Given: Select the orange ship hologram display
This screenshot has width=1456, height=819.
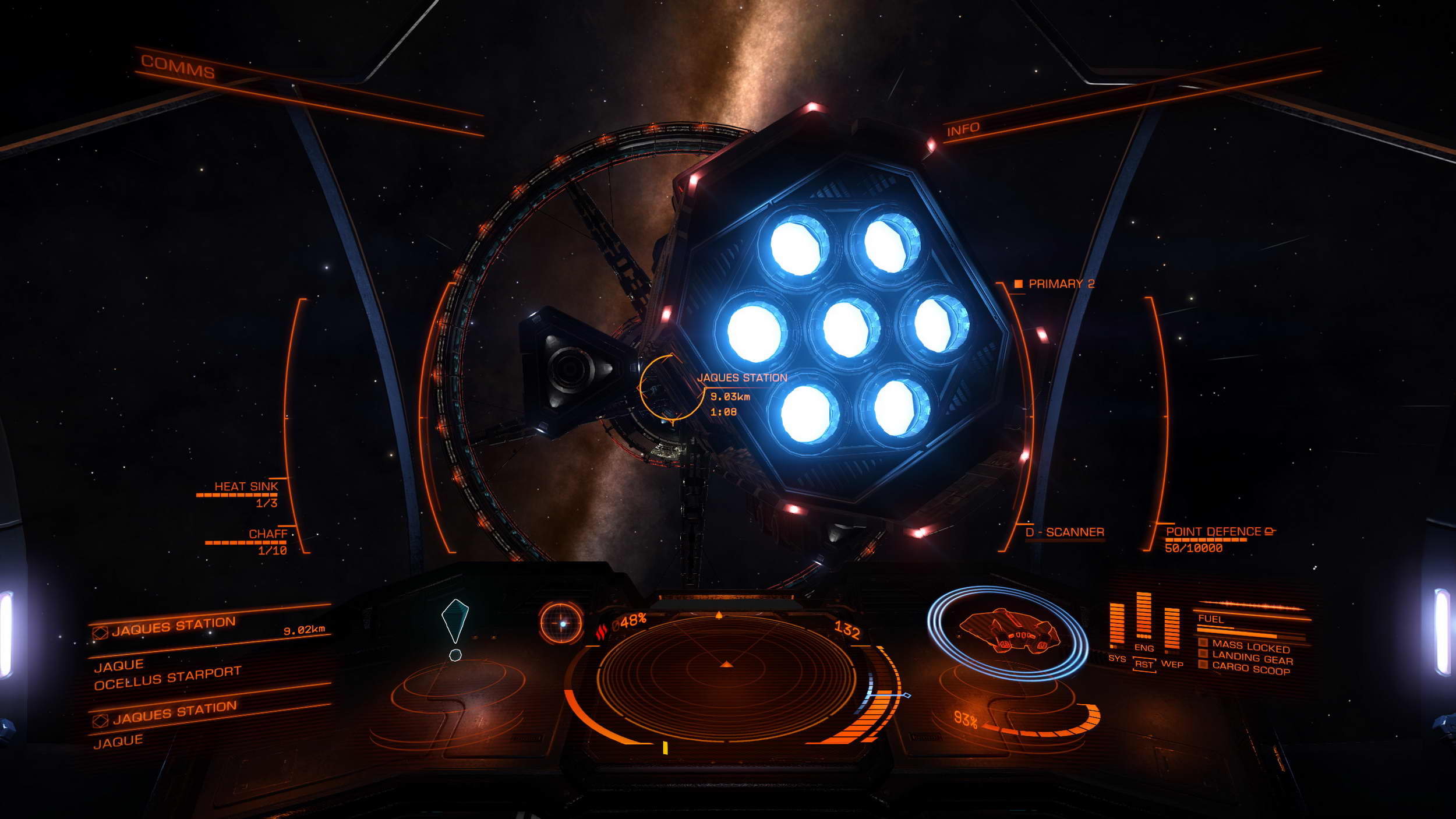Looking at the screenshot, I should 1007,631.
